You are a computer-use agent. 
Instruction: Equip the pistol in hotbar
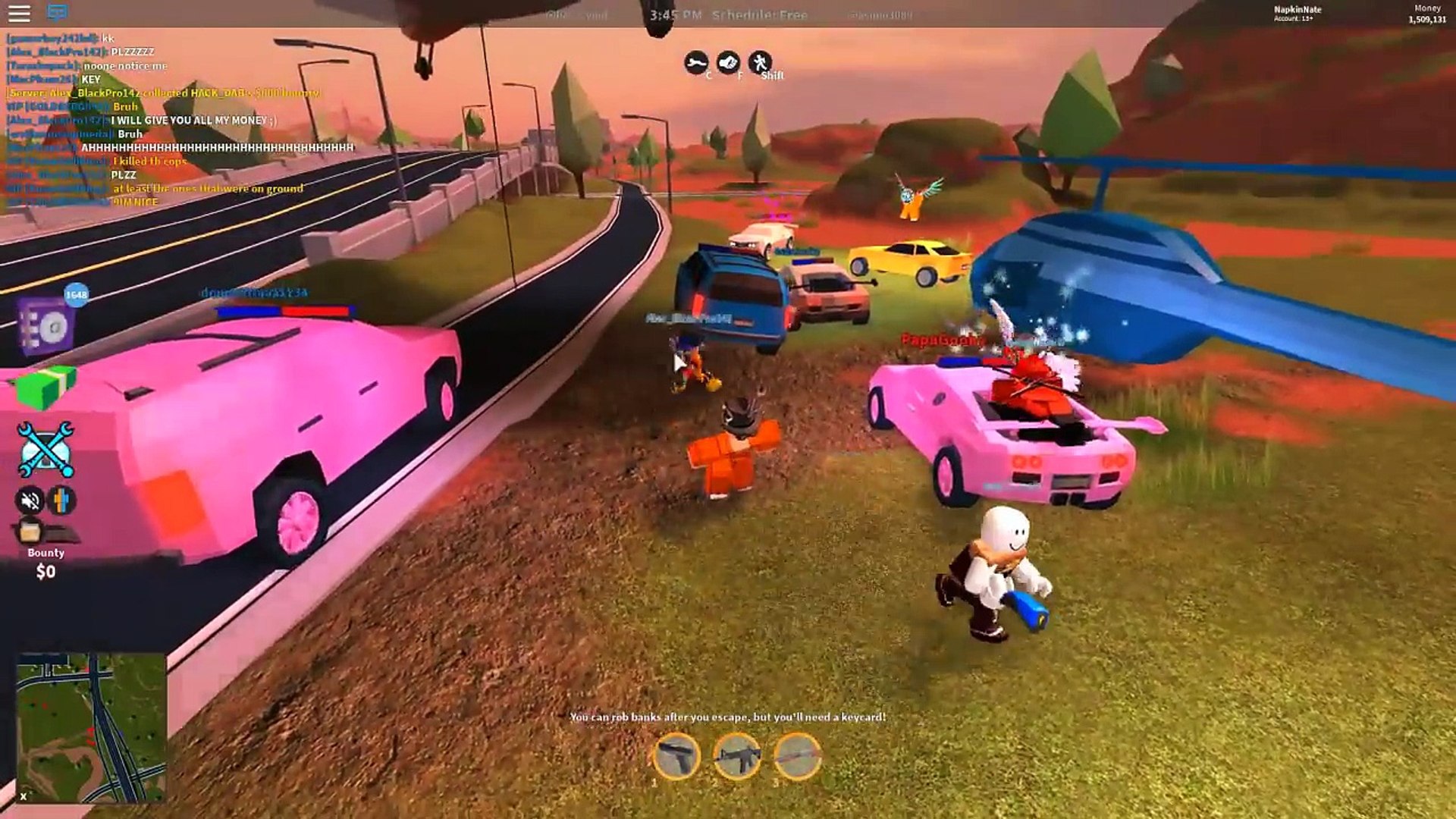(x=676, y=756)
